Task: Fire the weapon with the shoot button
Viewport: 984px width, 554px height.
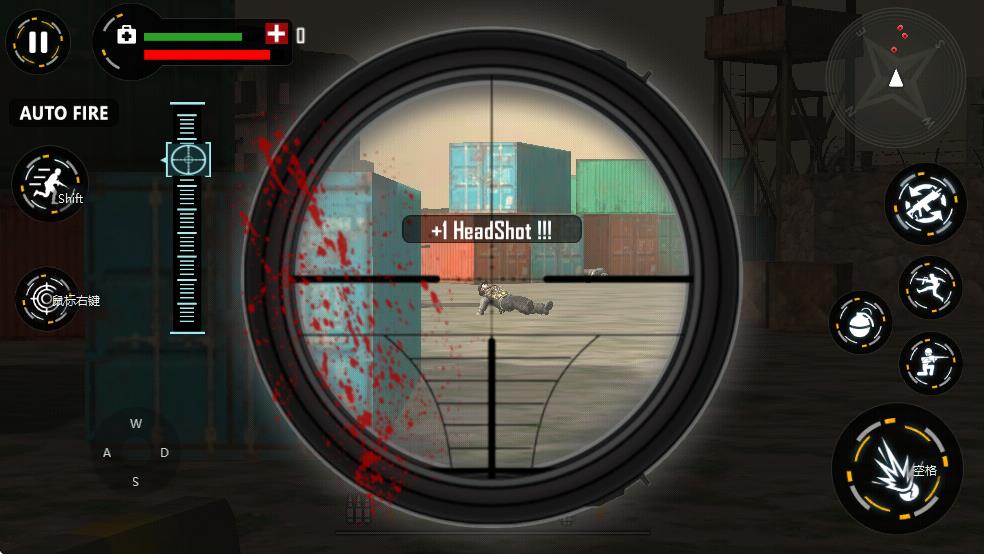Action: pos(896,467)
